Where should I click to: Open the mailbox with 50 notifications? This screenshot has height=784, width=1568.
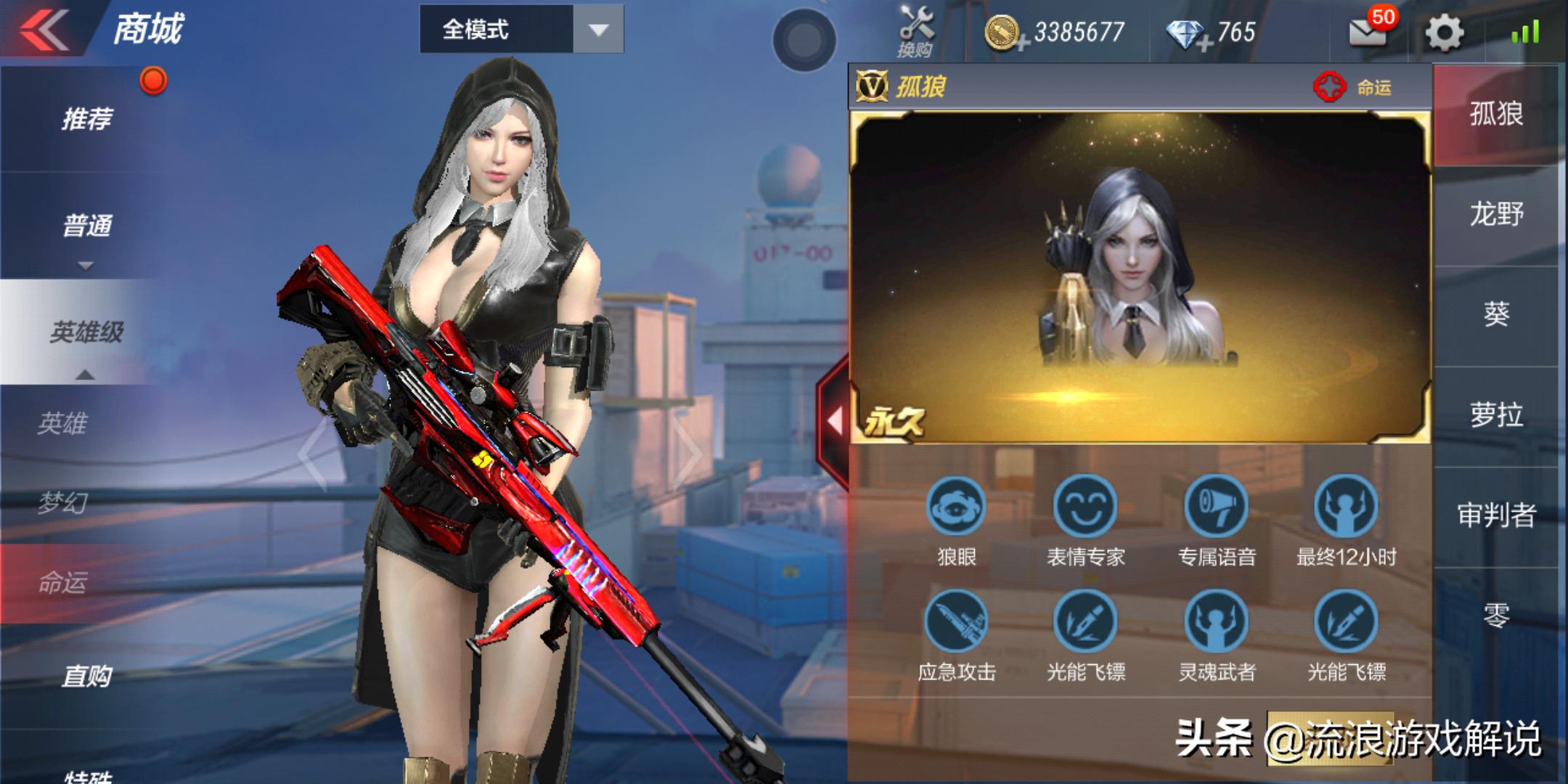1368,32
